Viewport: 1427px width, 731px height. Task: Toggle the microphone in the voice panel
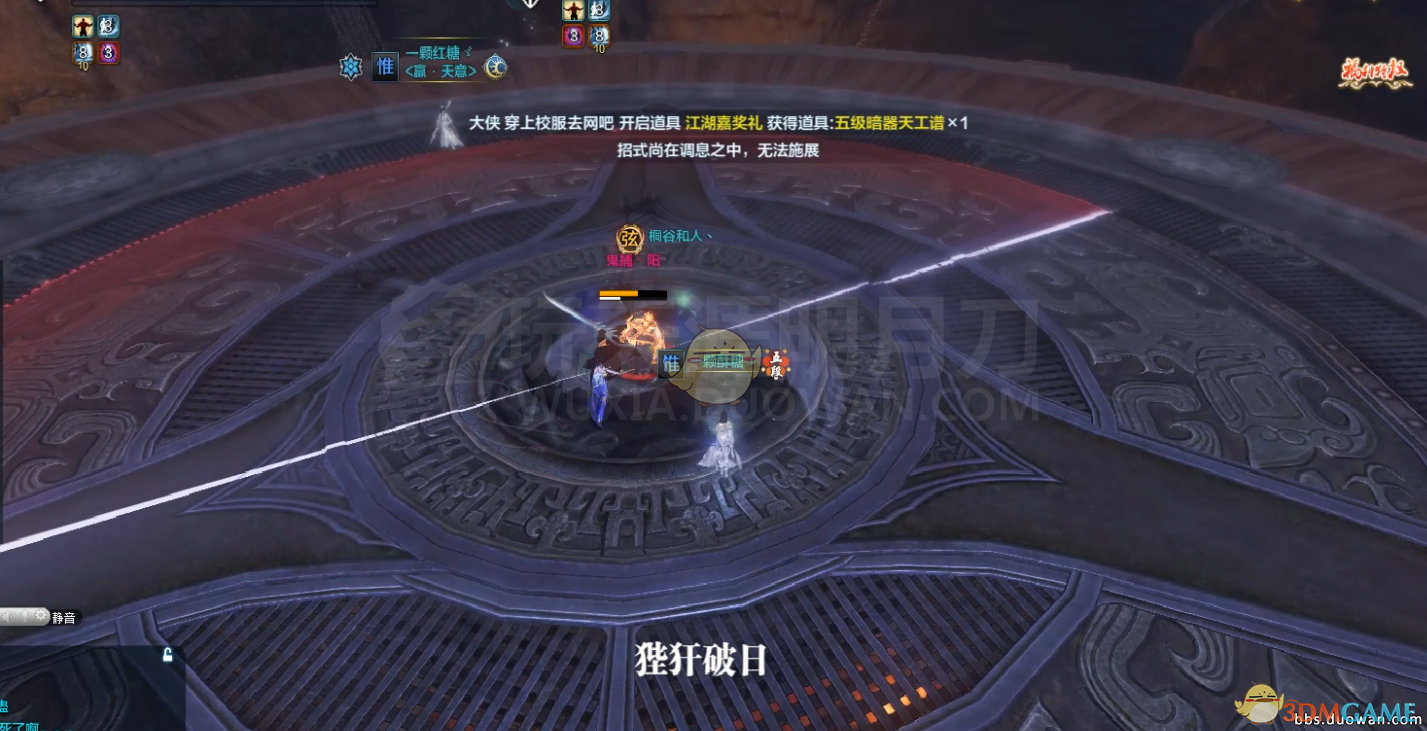pyautogui.click(x=25, y=616)
